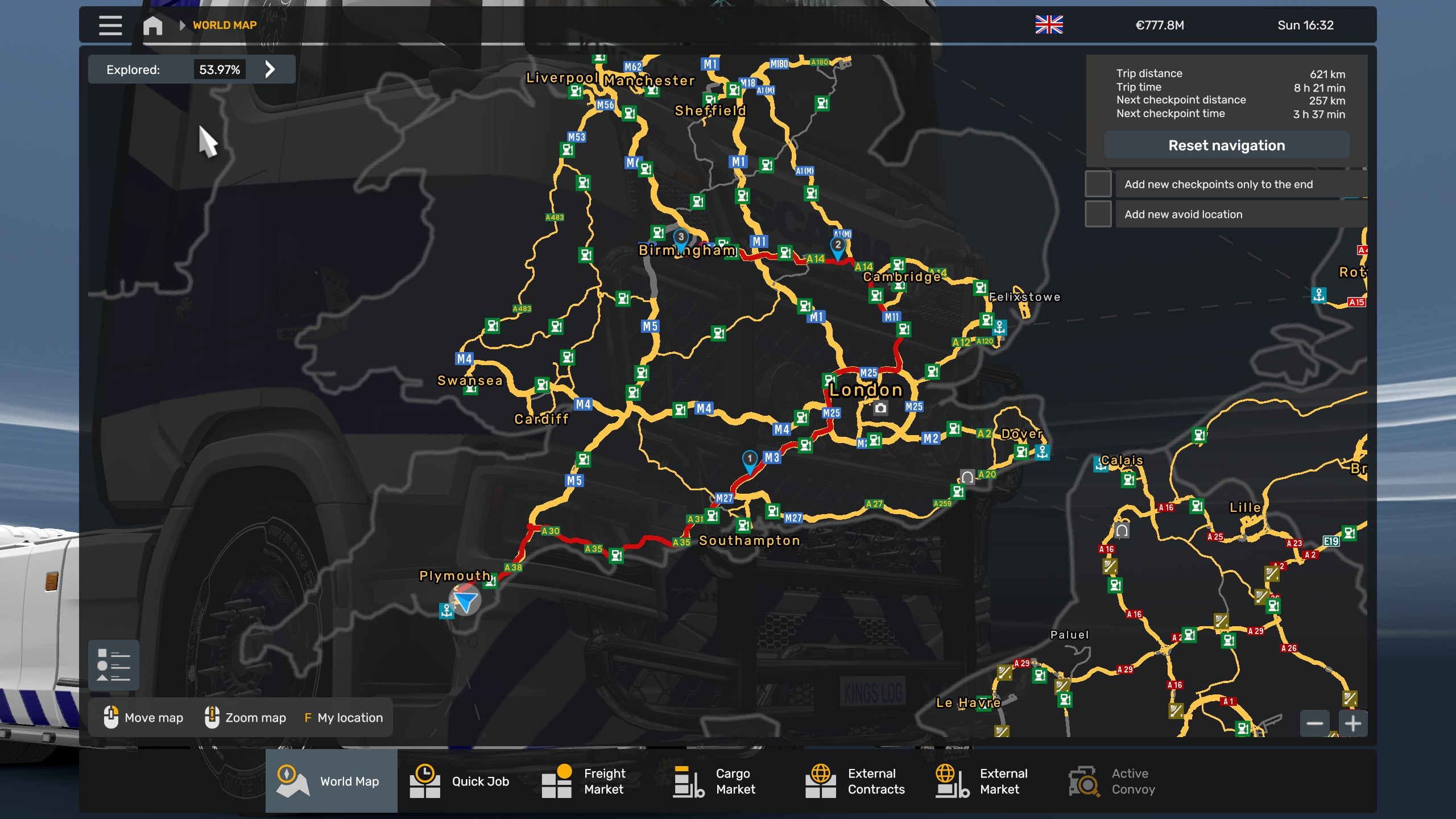Click the ferry anchor icon at Felixstowe
The width and height of the screenshot is (1456, 819).
pos(999,328)
